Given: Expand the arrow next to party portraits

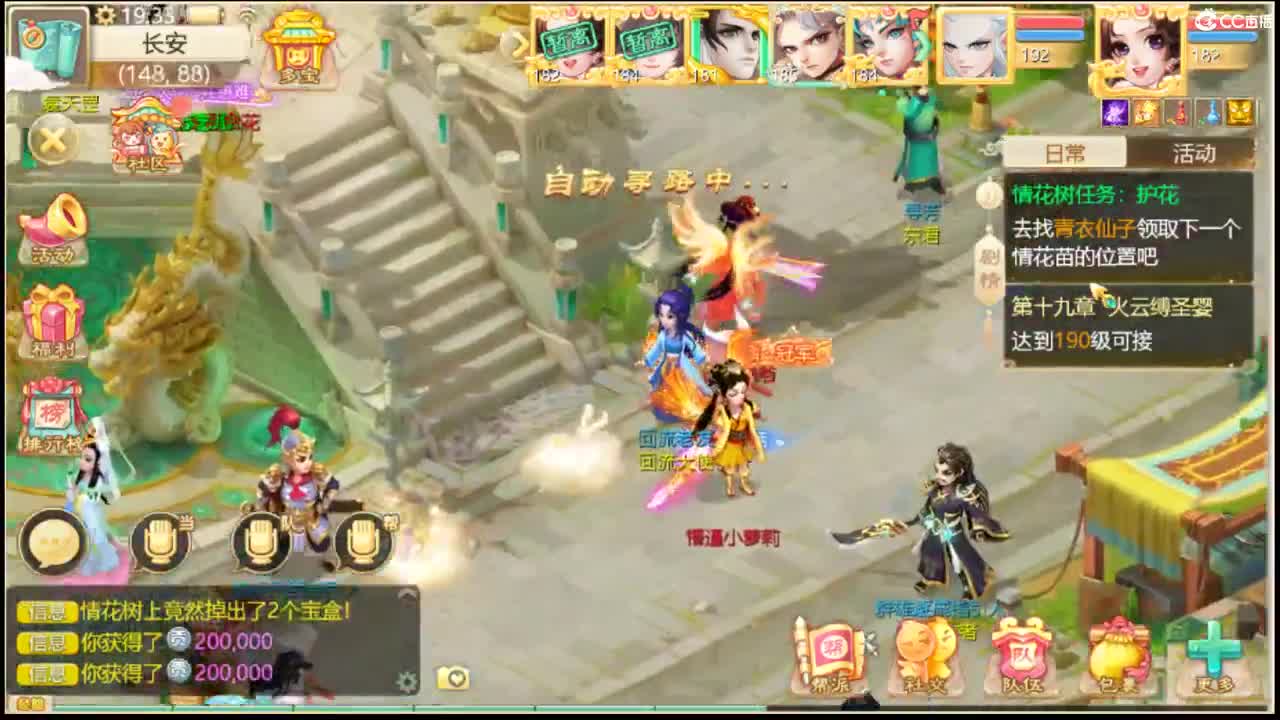Looking at the screenshot, I should coord(519,44).
